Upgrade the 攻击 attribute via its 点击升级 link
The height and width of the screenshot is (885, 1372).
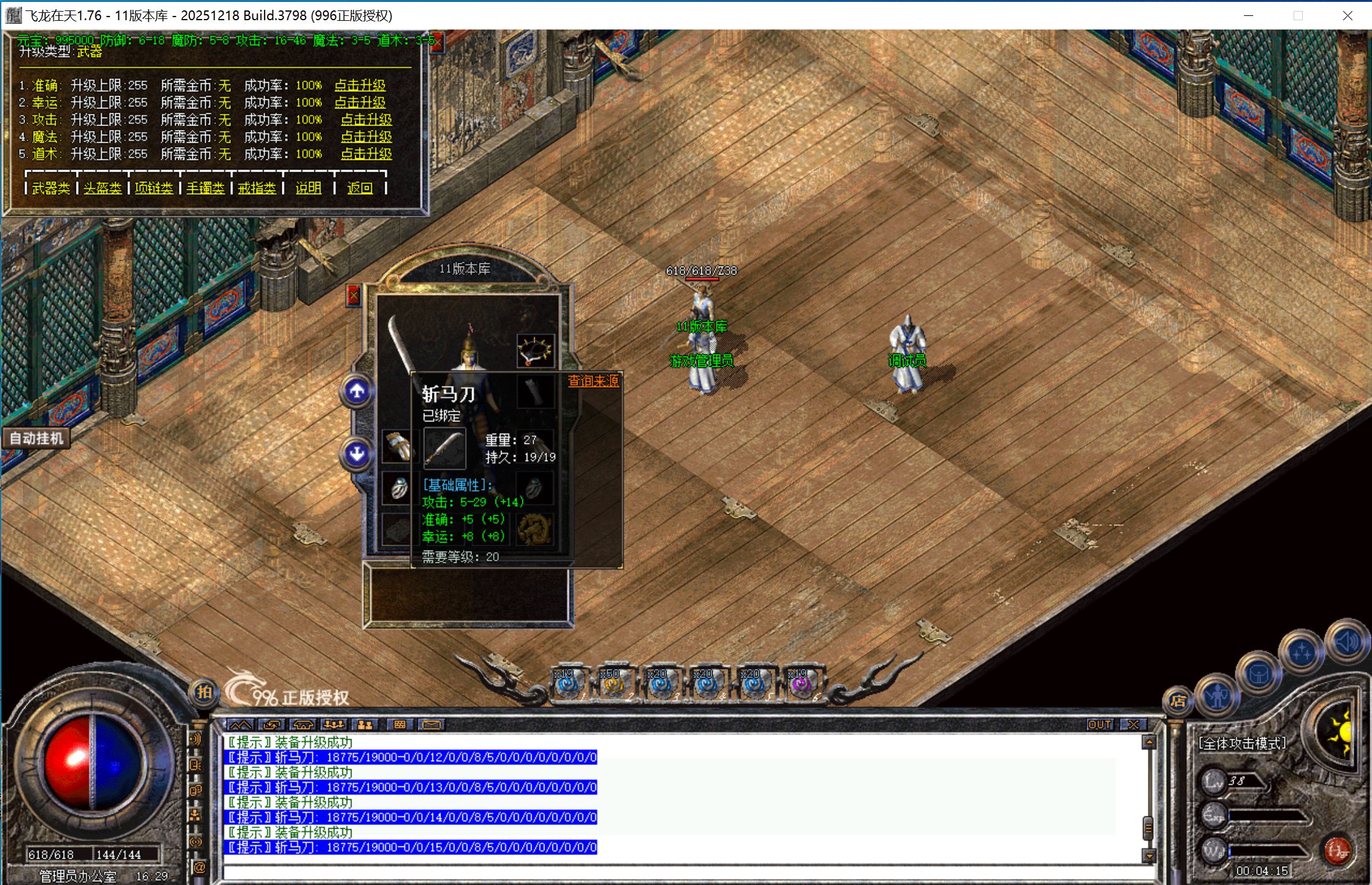point(366,119)
